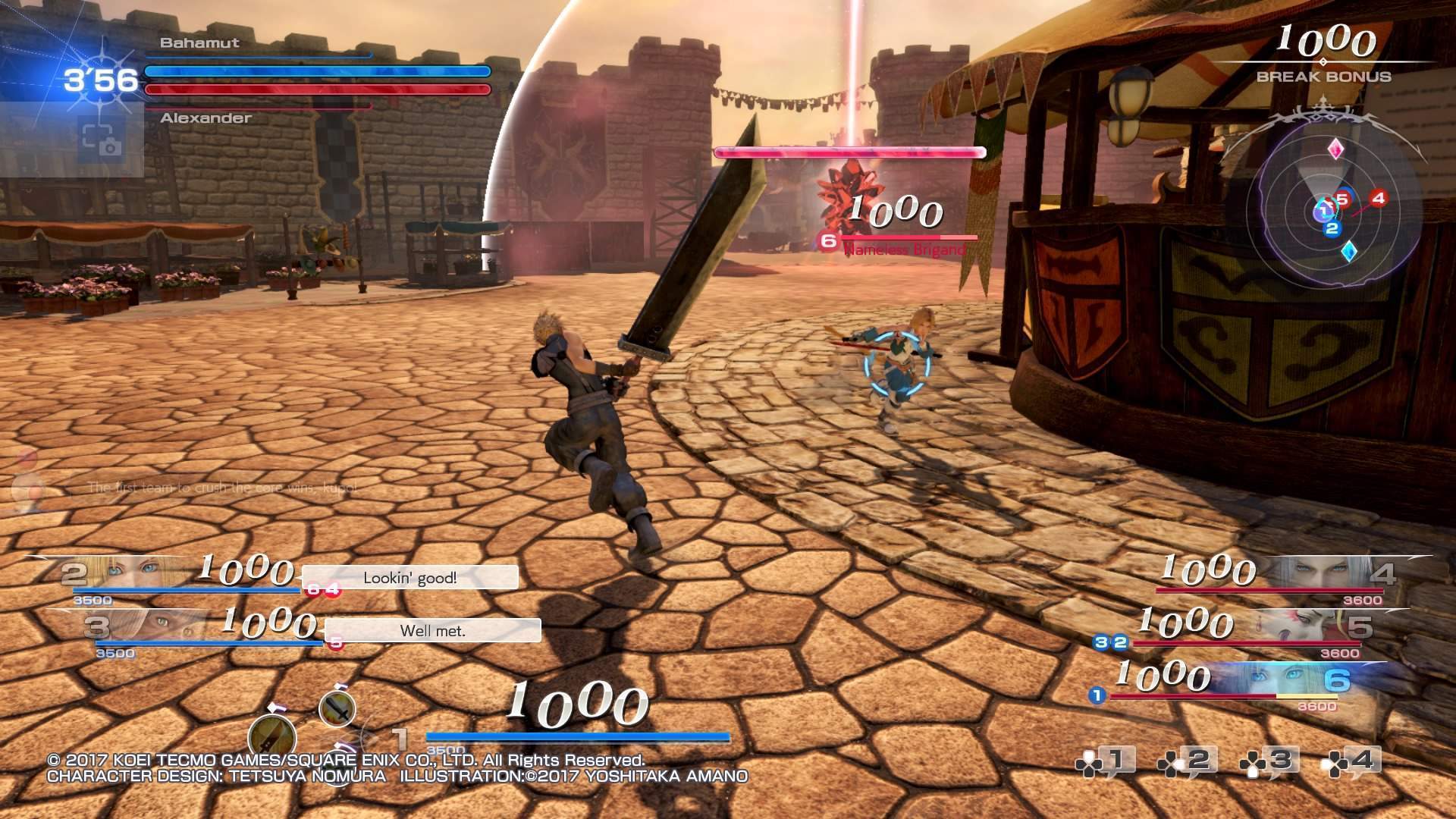The height and width of the screenshot is (819, 1456).
Task: Select the pink core crystal on the radar
Action: click(1335, 149)
